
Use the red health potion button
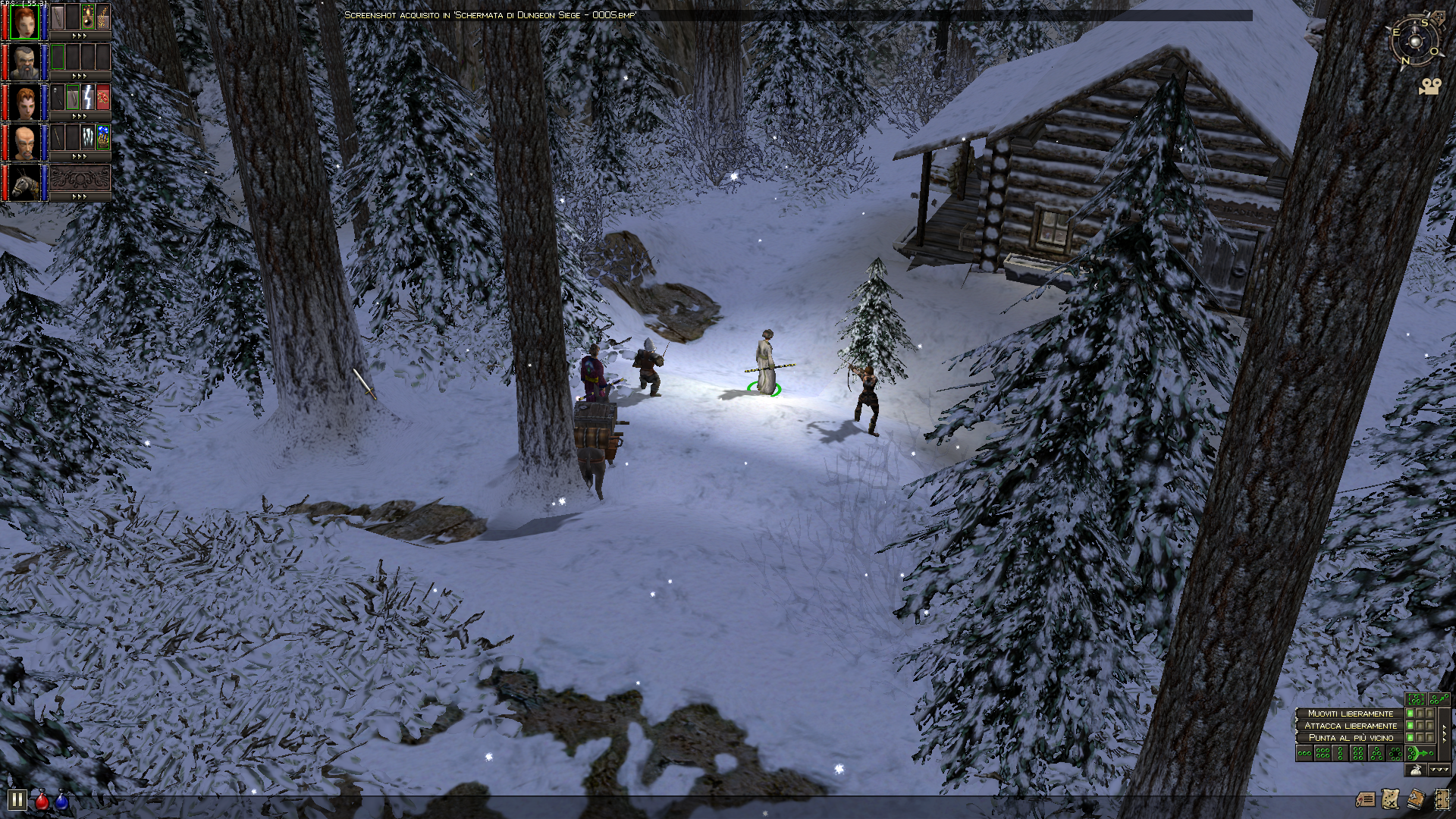pyautogui.click(x=42, y=800)
